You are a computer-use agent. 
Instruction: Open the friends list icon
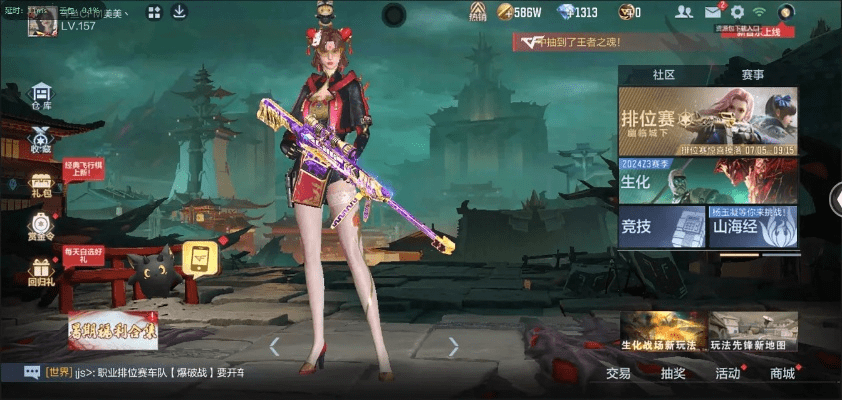[x=684, y=12]
